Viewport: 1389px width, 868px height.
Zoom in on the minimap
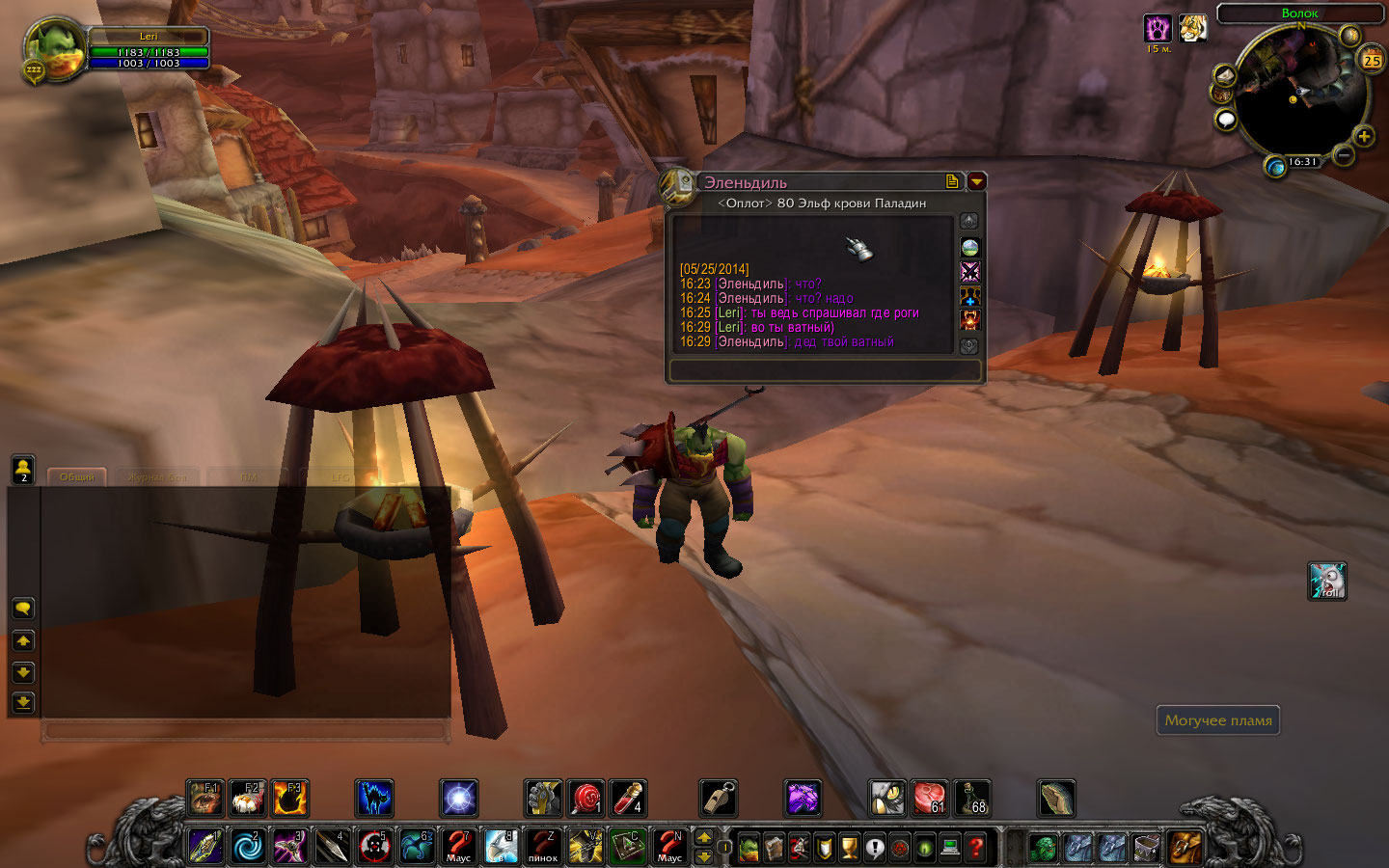pyautogui.click(x=1364, y=136)
